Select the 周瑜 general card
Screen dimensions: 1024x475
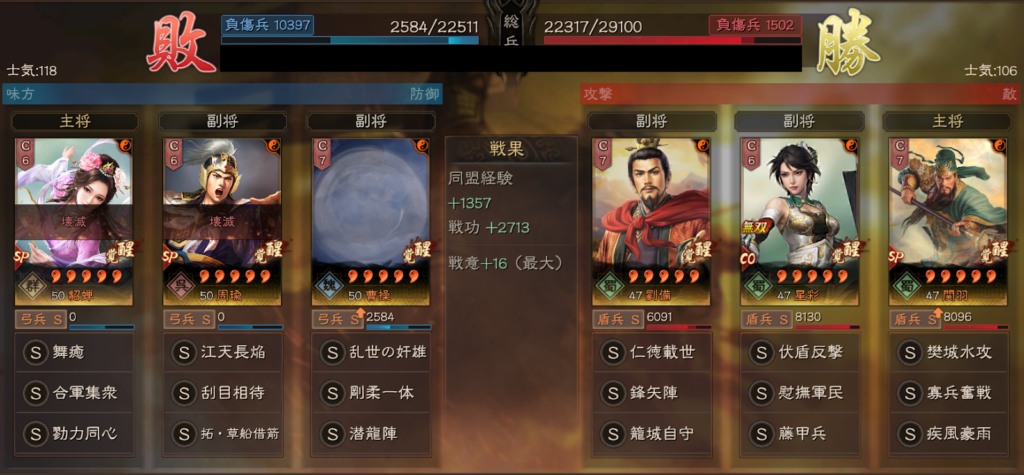point(222,219)
